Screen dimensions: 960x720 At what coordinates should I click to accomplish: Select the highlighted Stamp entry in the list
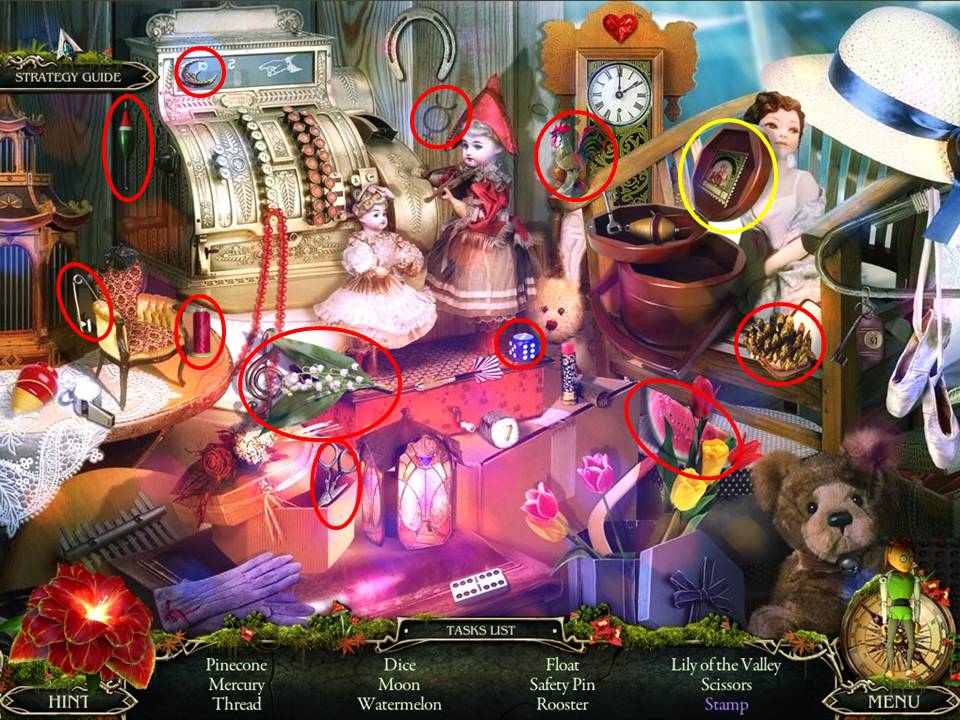tap(725, 704)
